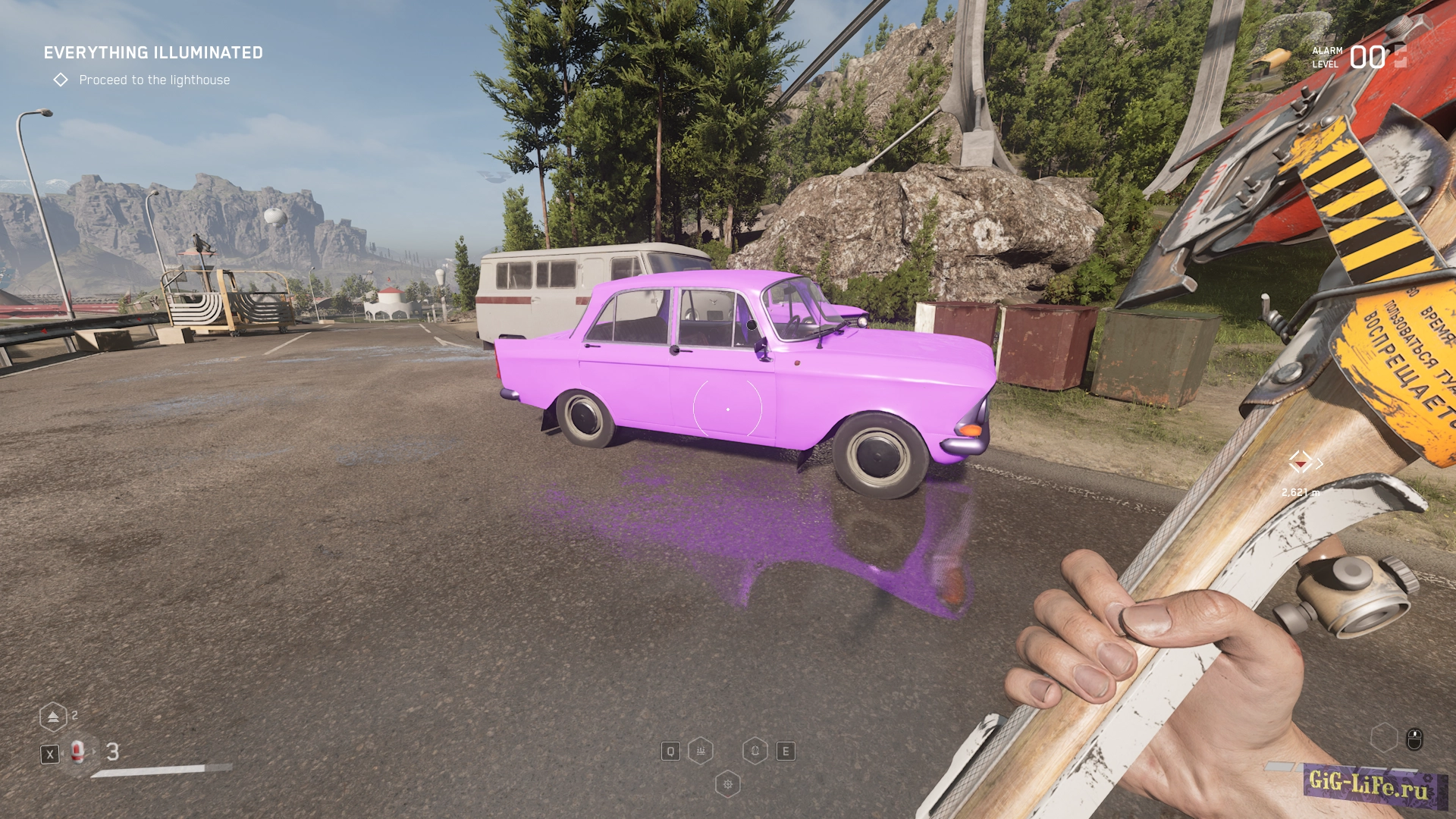Select the 'Proceed to the lighthouse' objective
The width and height of the screenshot is (1456, 819).
[x=154, y=80]
